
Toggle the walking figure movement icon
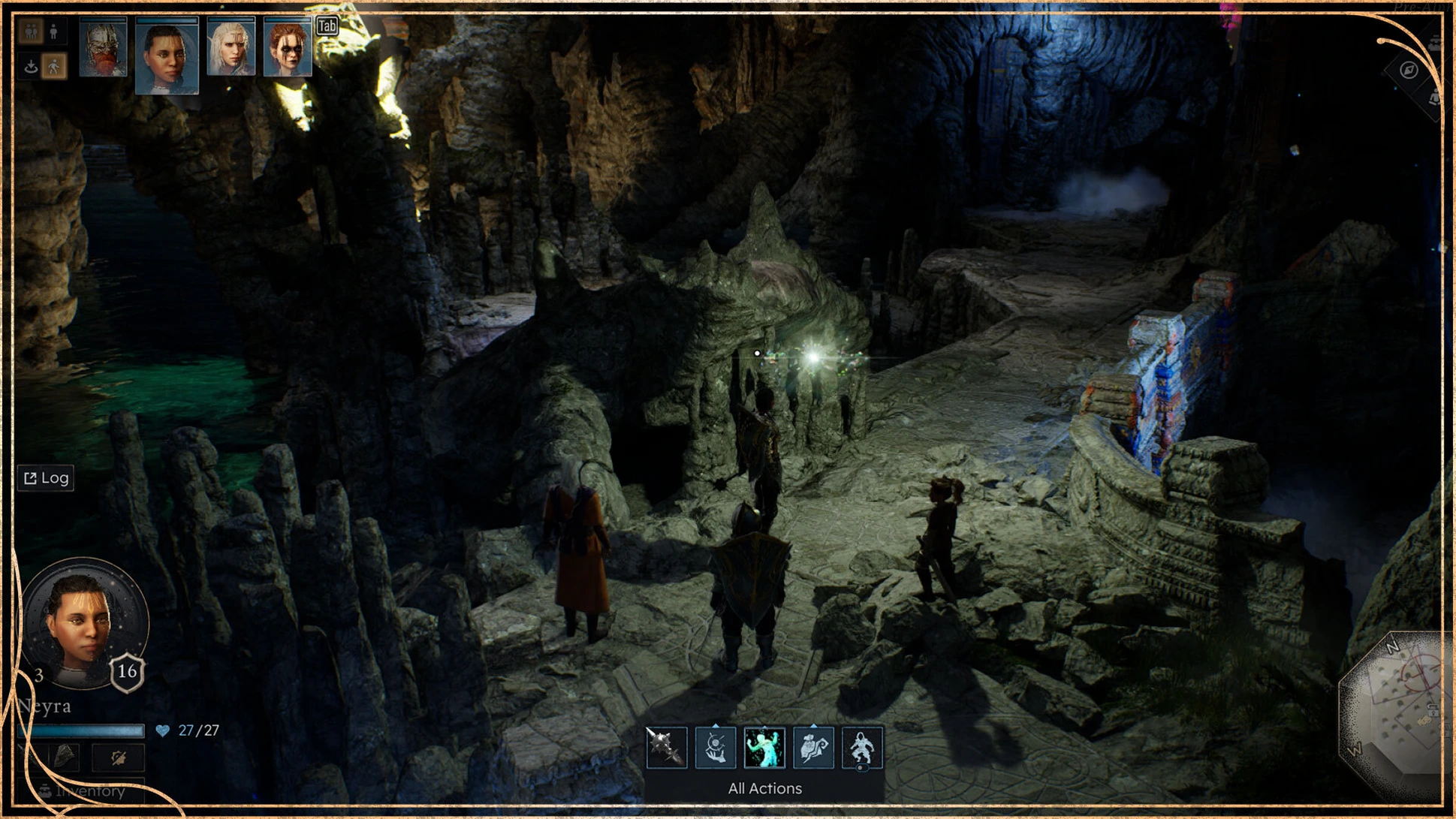pos(54,67)
